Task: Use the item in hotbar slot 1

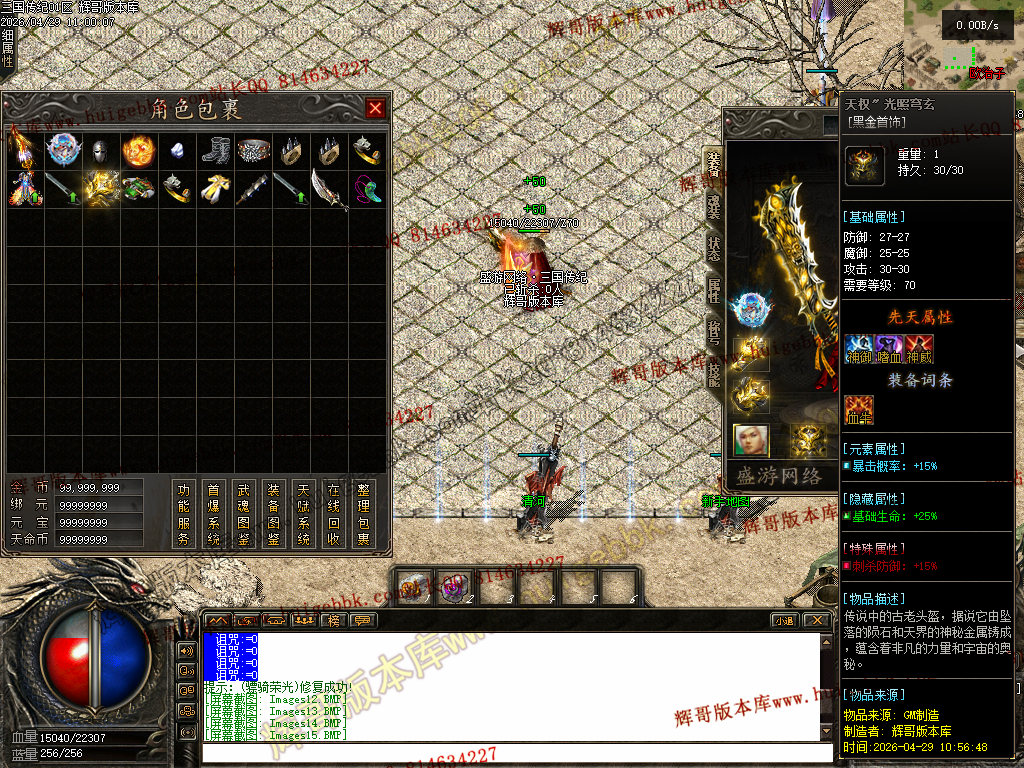Action: (x=414, y=585)
